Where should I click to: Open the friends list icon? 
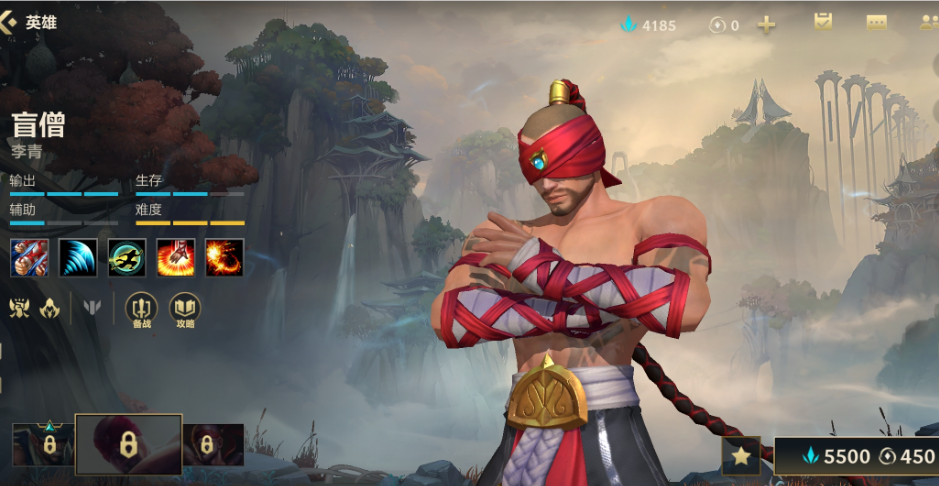click(x=927, y=23)
